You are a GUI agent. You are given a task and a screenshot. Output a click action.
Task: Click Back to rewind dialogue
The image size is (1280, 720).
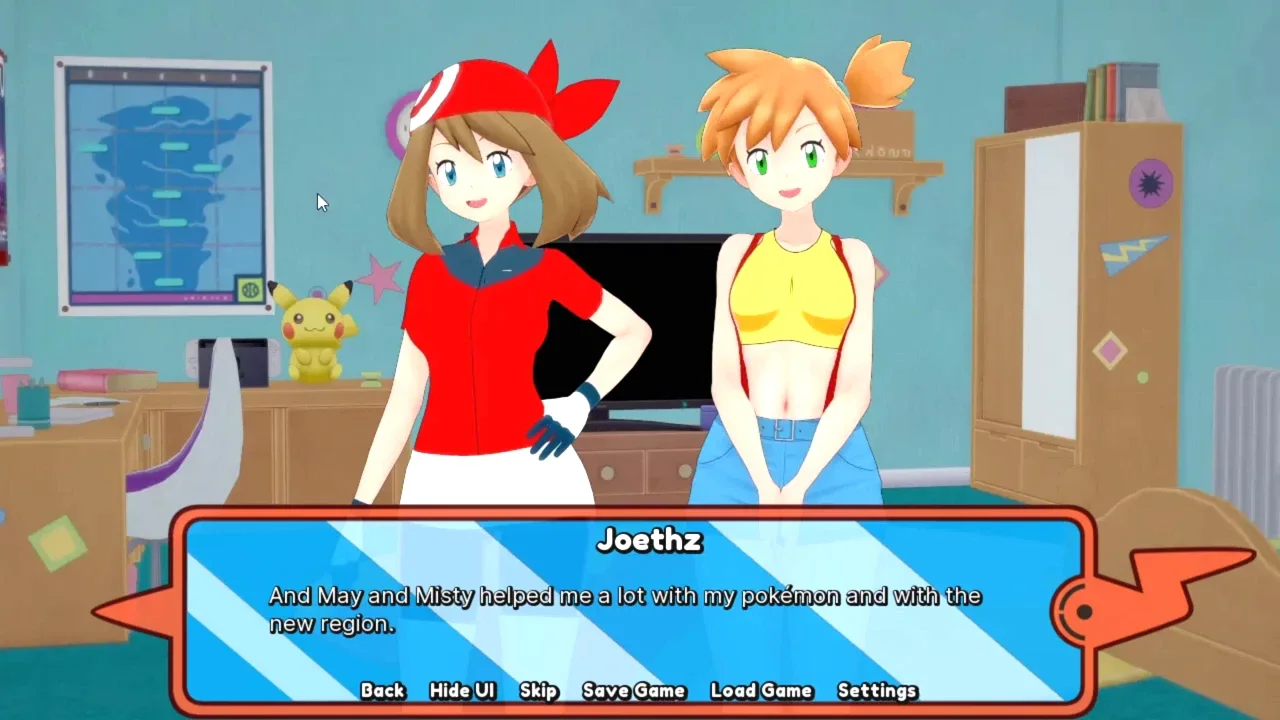tap(381, 690)
